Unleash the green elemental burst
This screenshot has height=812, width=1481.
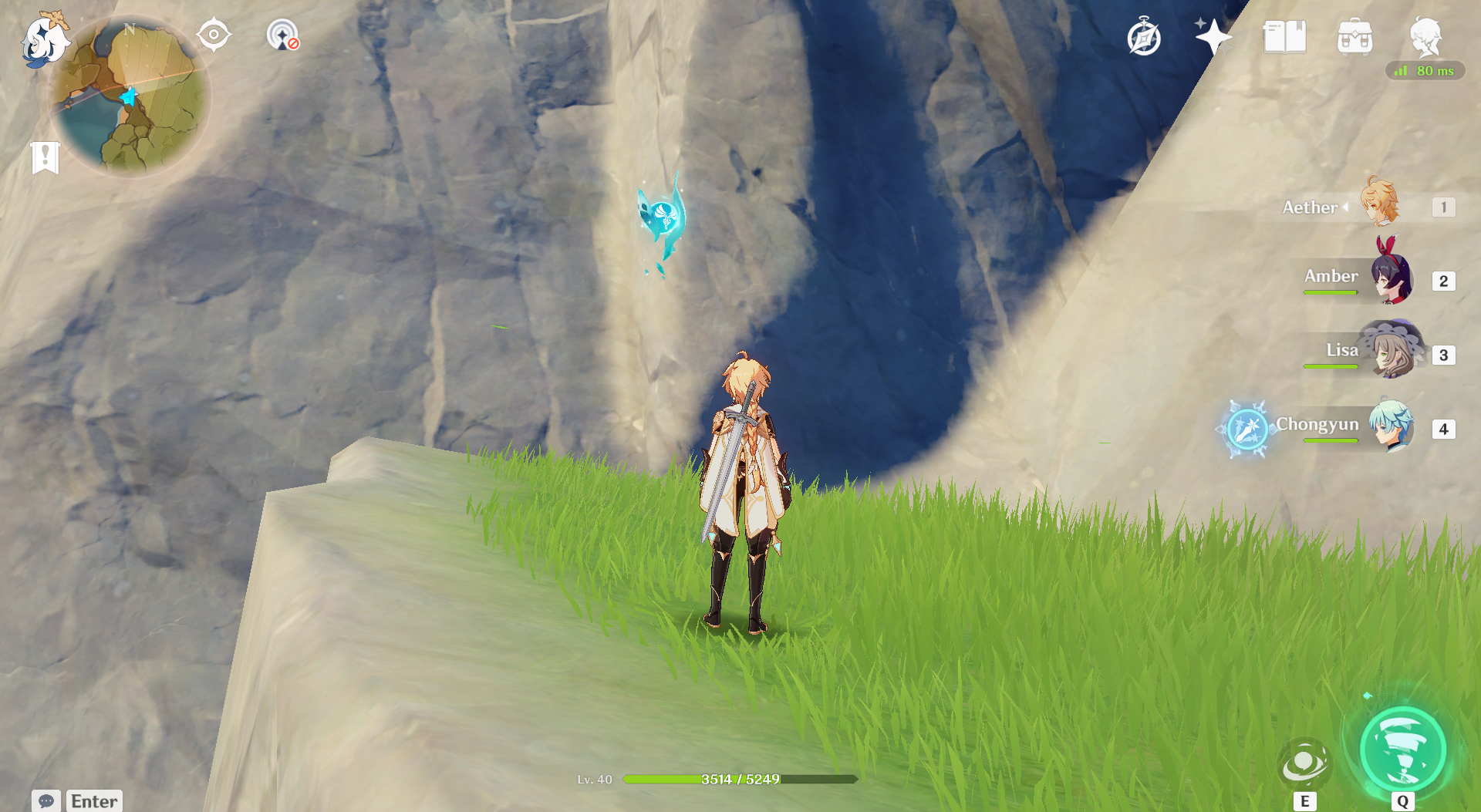[x=1402, y=750]
